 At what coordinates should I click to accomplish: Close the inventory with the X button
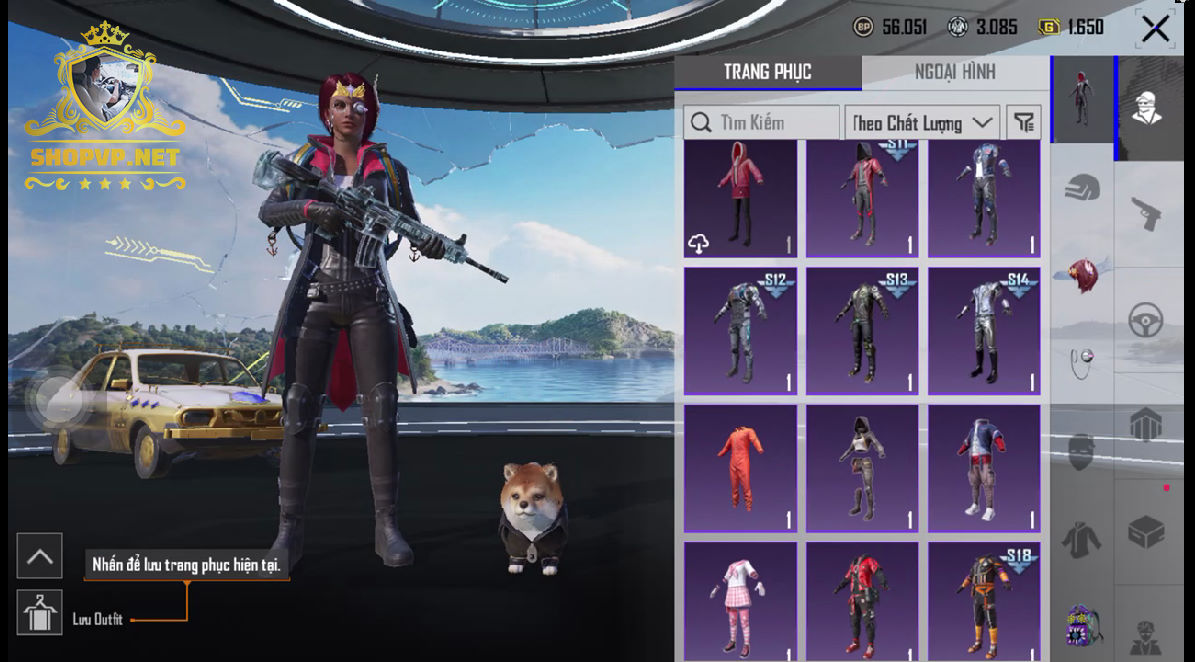(1155, 29)
